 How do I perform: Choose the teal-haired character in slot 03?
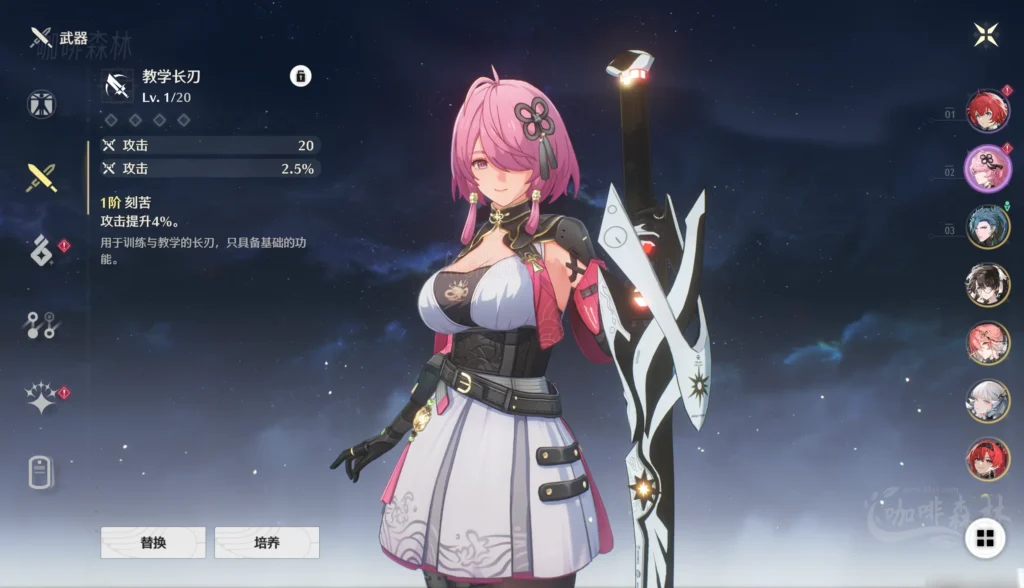pos(987,227)
